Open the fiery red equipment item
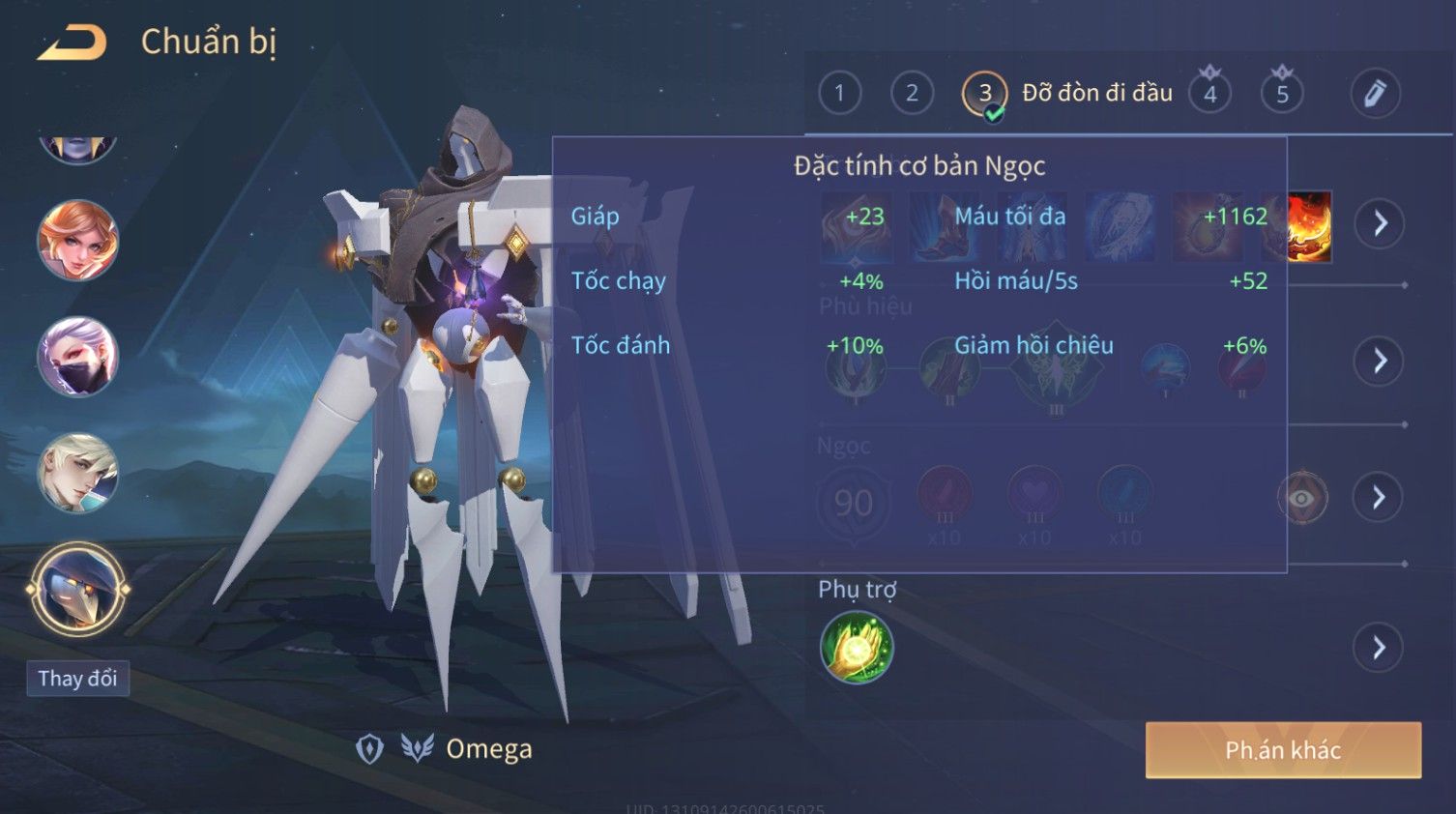The height and width of the screenshot is (814, 1456). (x=1310, y=226)
